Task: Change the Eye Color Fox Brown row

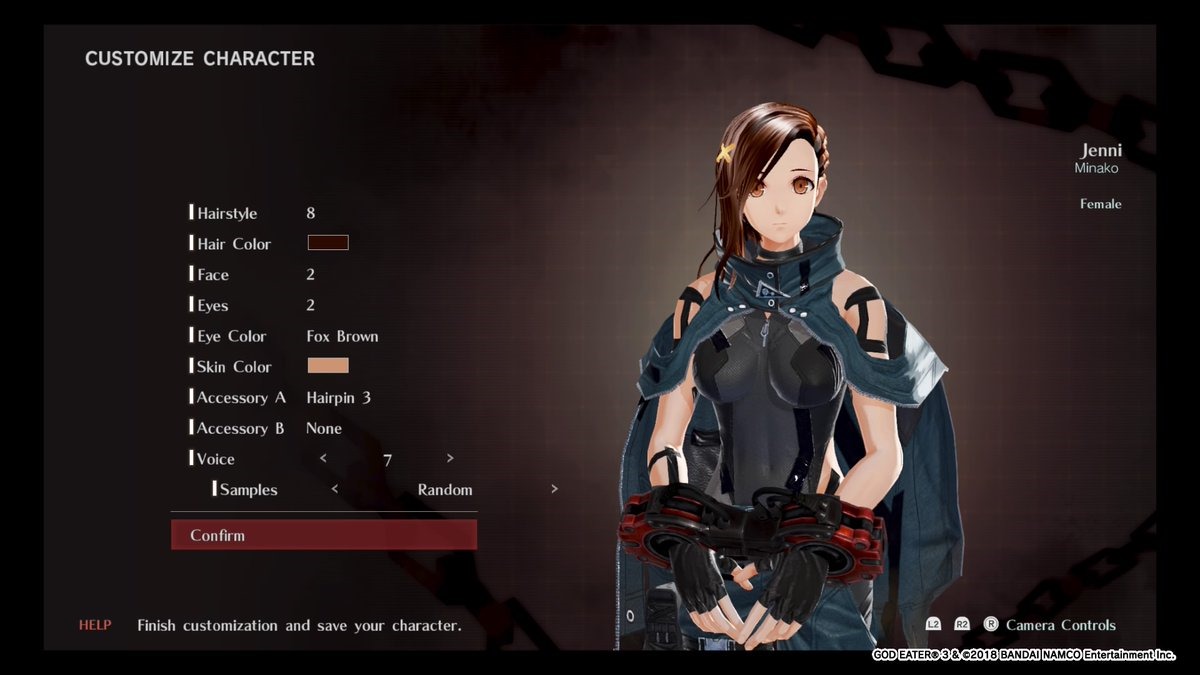Action: tap(342, 336)
